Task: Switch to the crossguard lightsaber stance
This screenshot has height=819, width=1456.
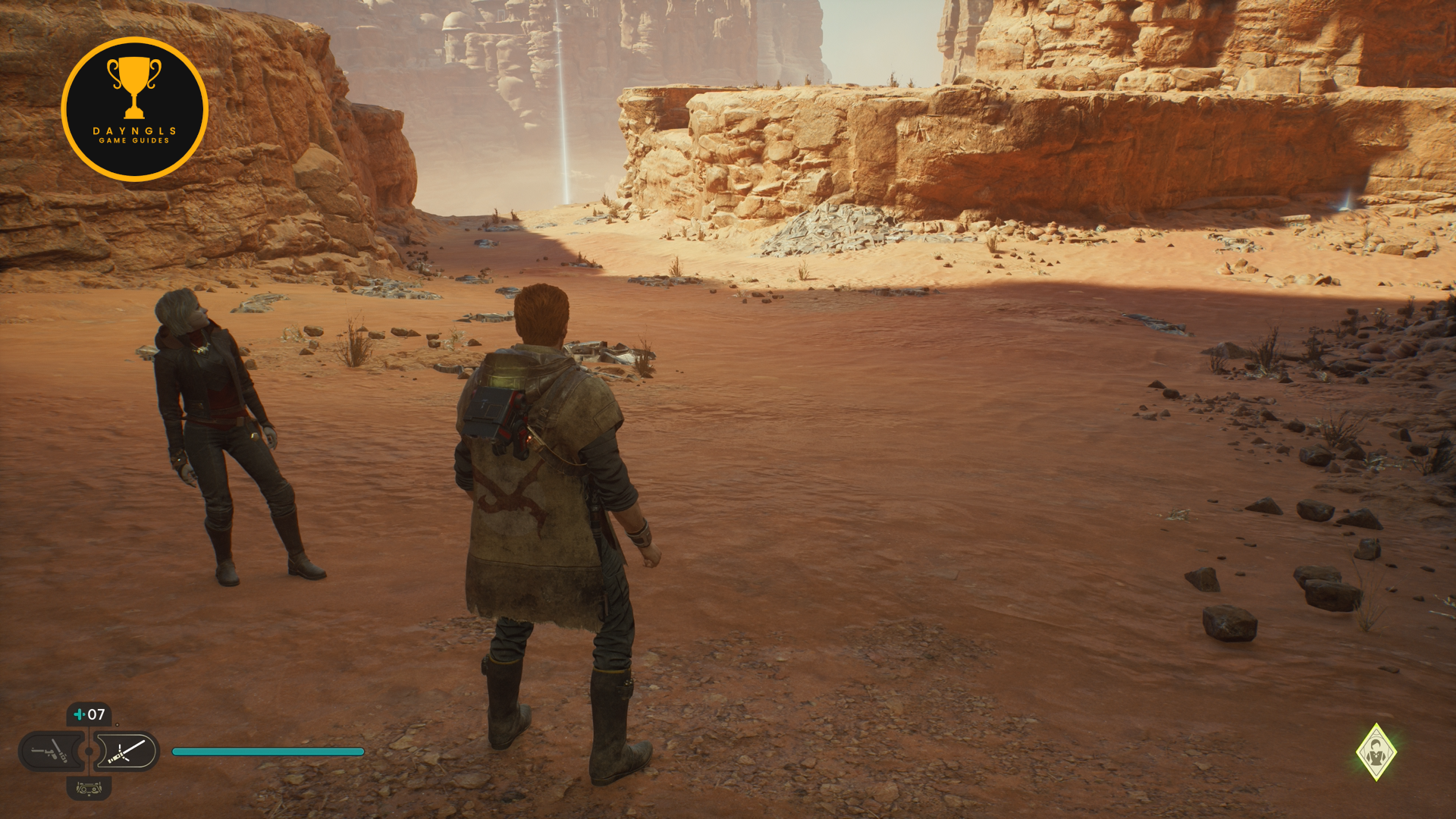Action: click(127, 752)
